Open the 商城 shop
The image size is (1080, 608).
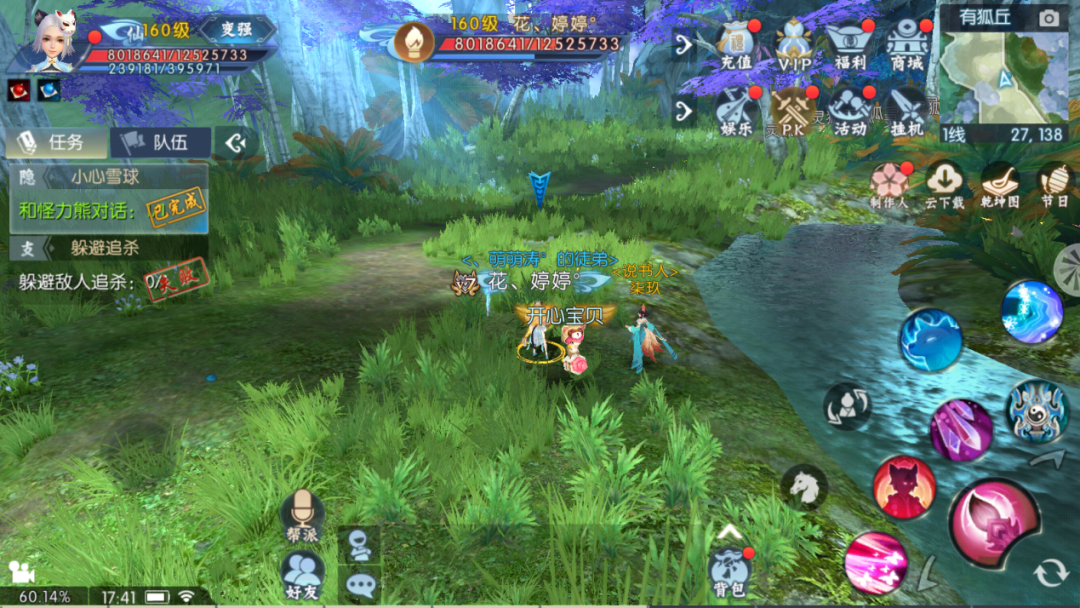pos(907,45)
